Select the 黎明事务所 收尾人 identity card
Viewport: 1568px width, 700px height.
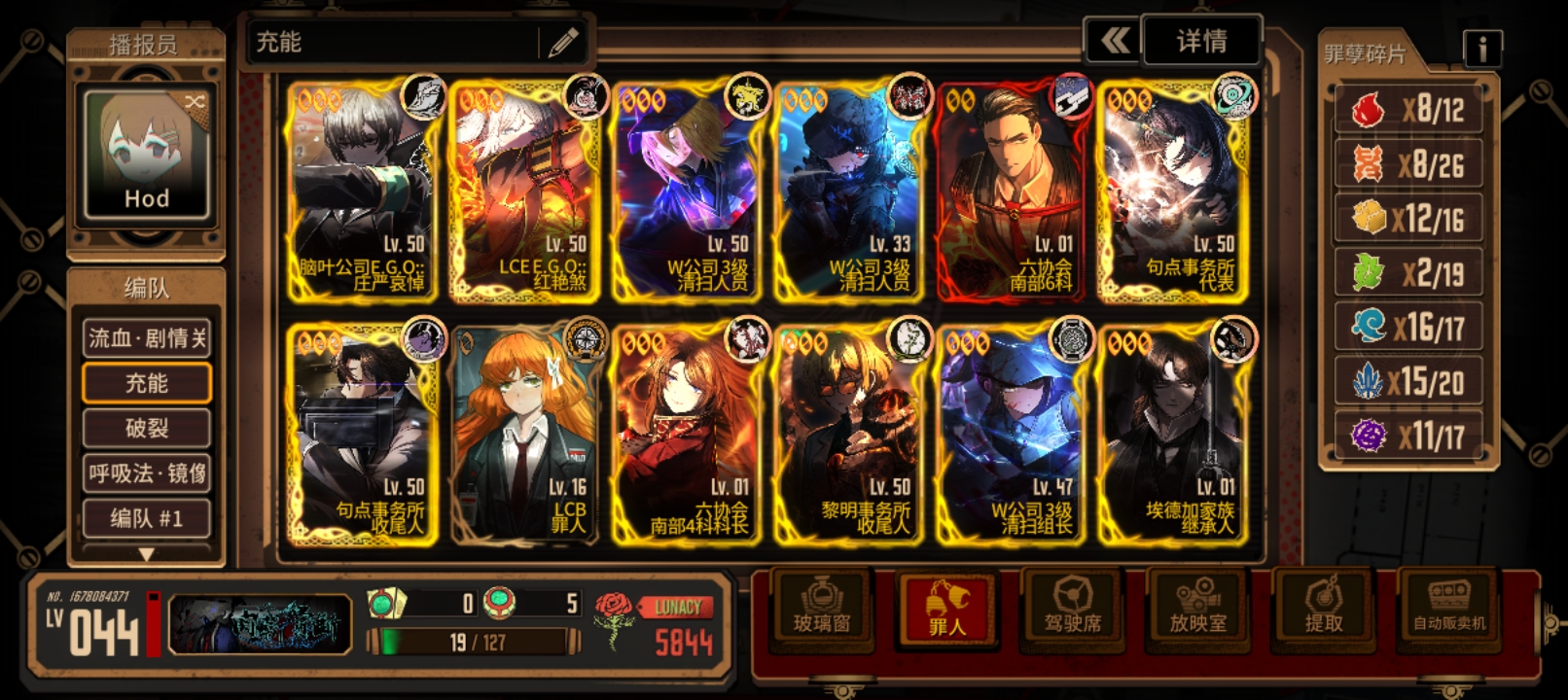(x=848, y=435)
